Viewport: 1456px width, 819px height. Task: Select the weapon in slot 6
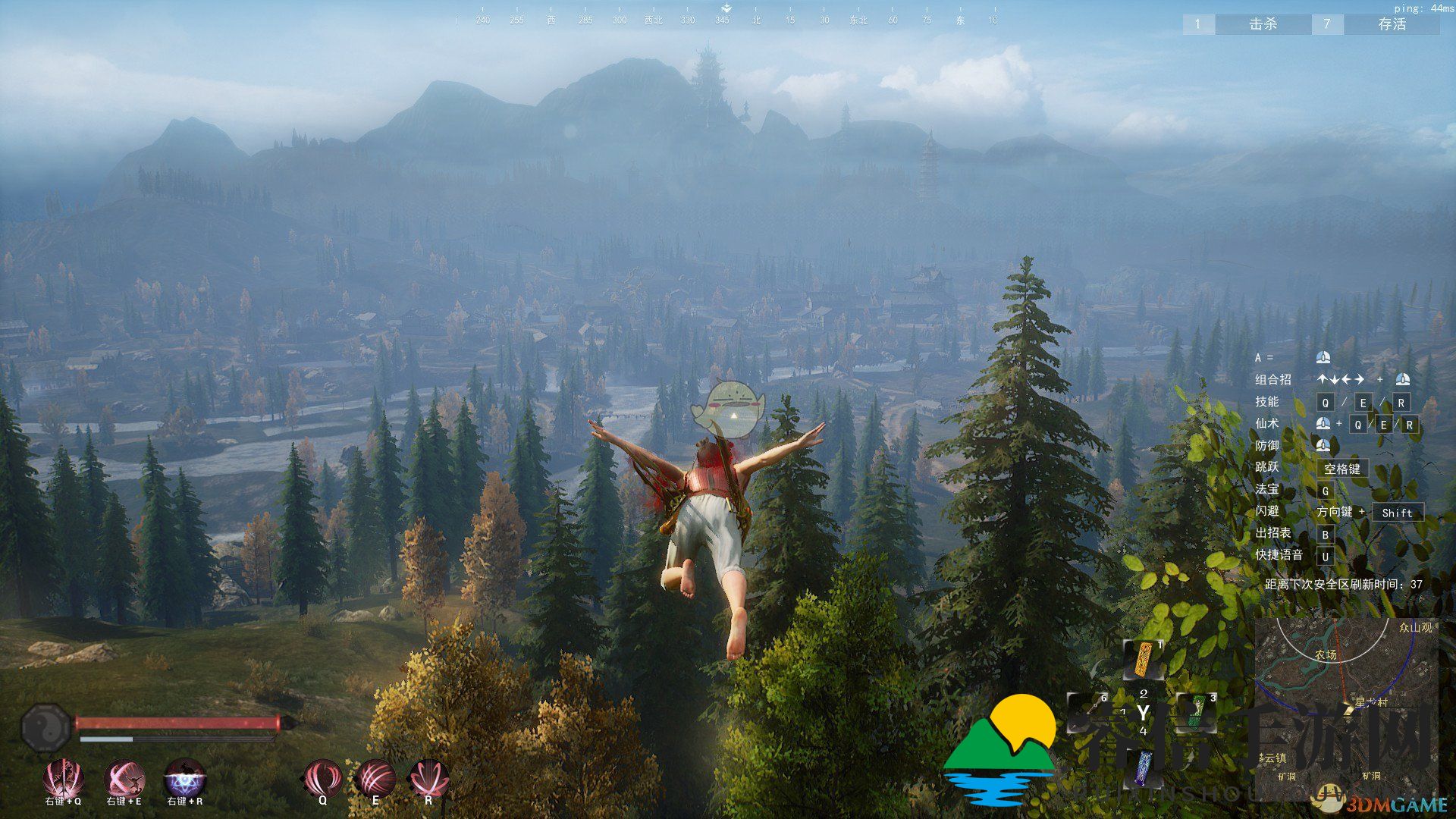pos(1089,711)
